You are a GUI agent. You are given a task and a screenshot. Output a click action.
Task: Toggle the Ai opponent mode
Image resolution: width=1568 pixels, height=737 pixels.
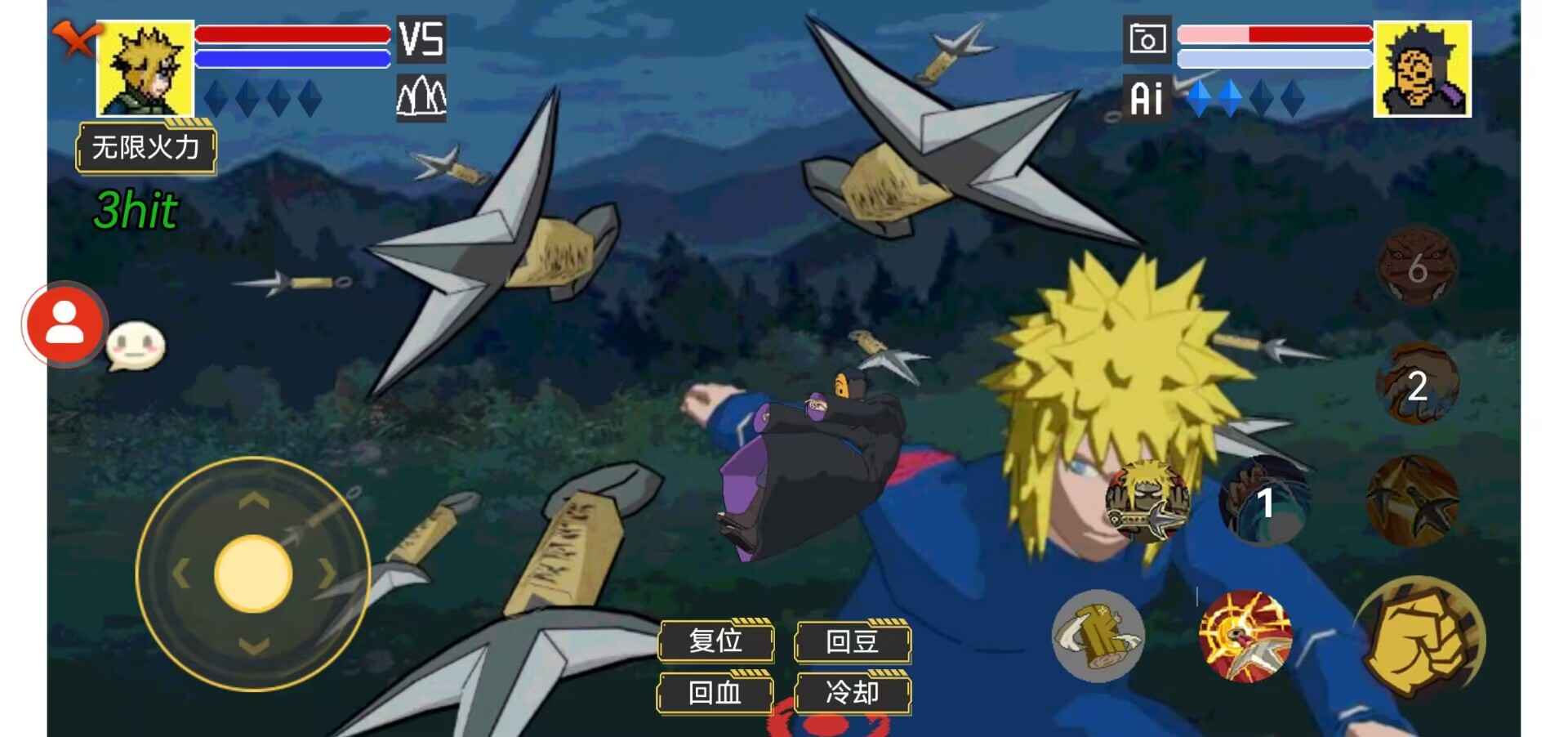coord(1147,100)
